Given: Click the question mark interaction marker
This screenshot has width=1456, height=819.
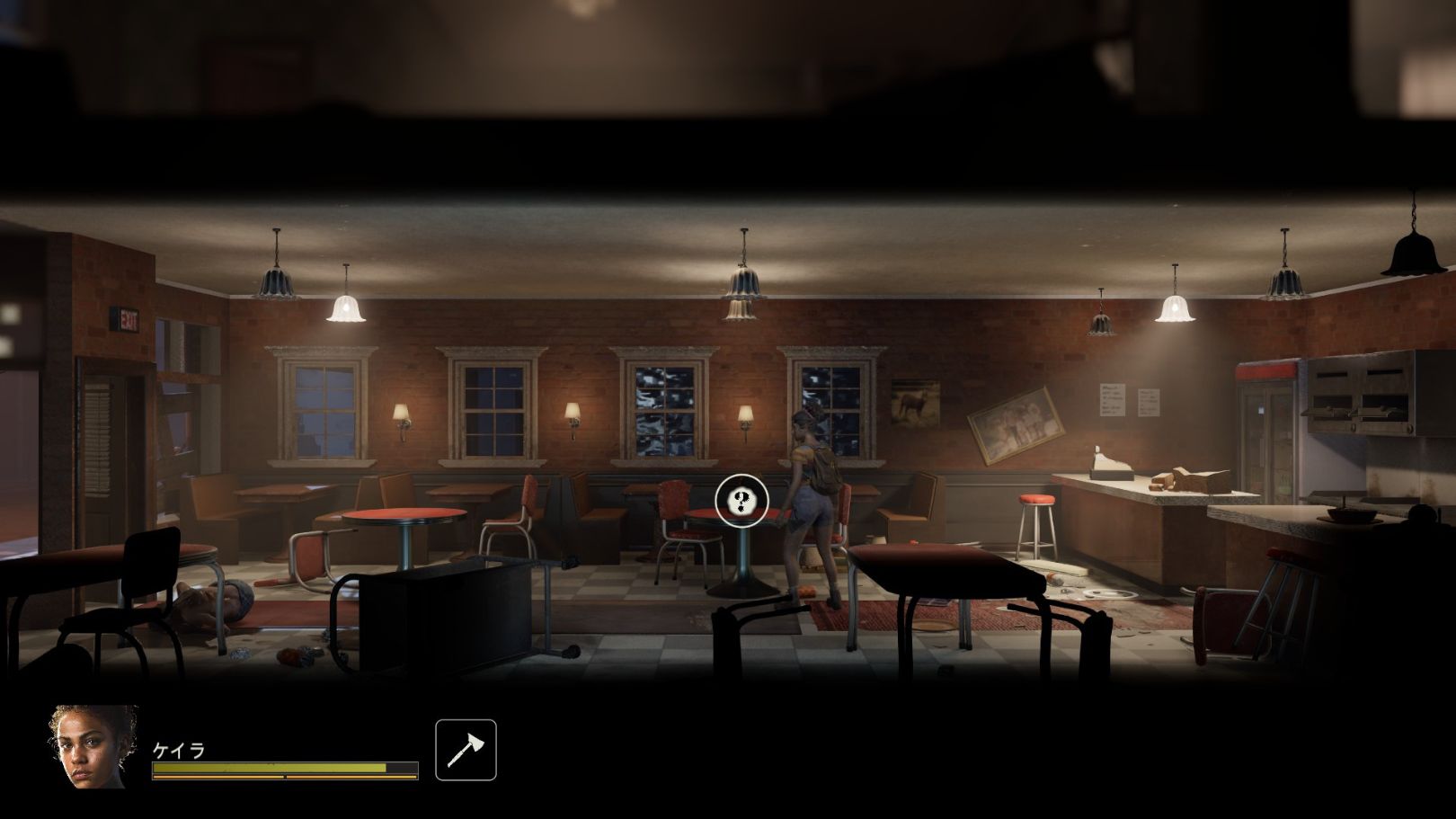Looking at the screenshot, I should [x=741, y=501].
